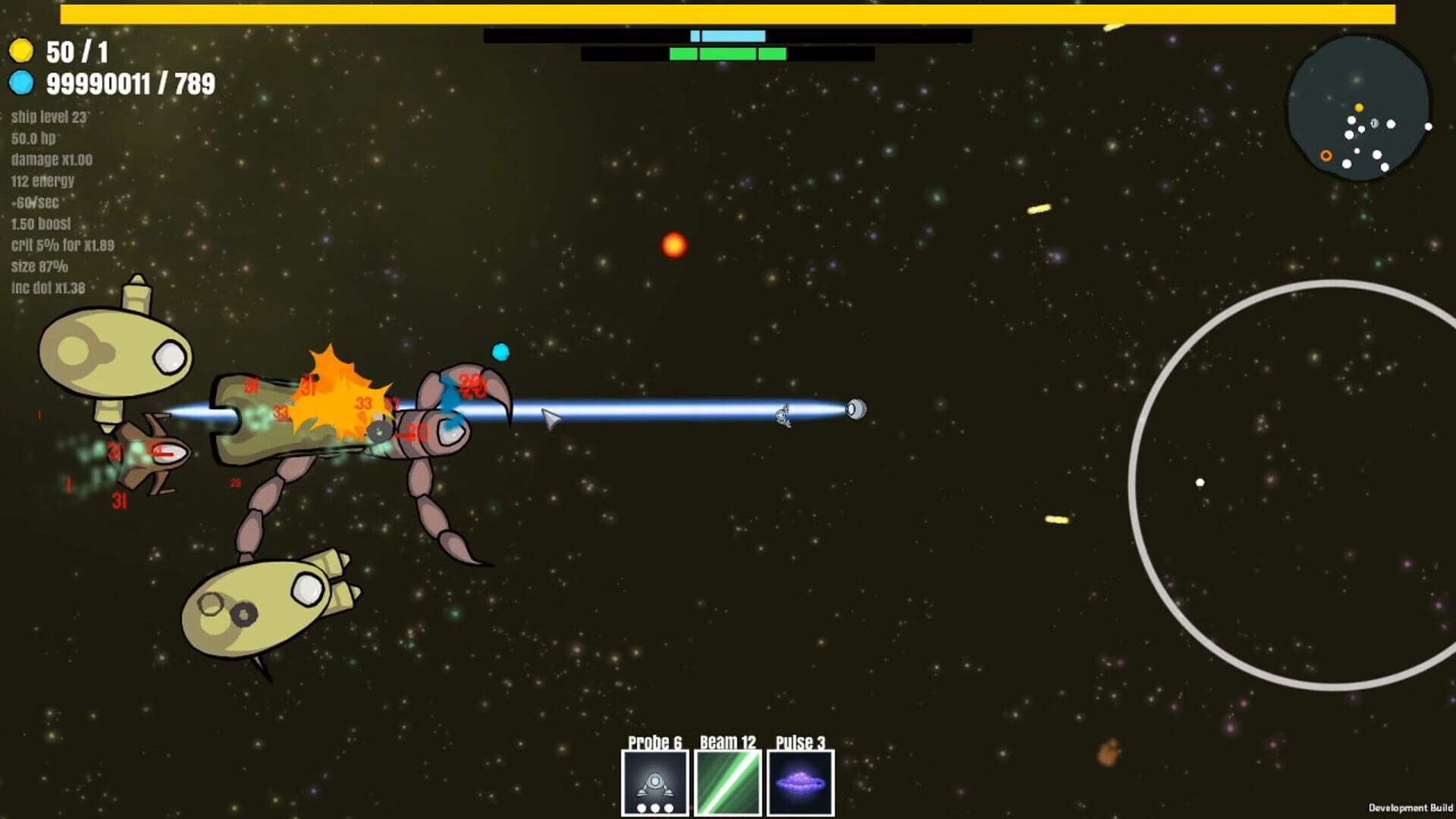The width and height of the screenshot is (1456, 819).
Task: Expand the Probe 6 ability label
Action: coord(657,741)
